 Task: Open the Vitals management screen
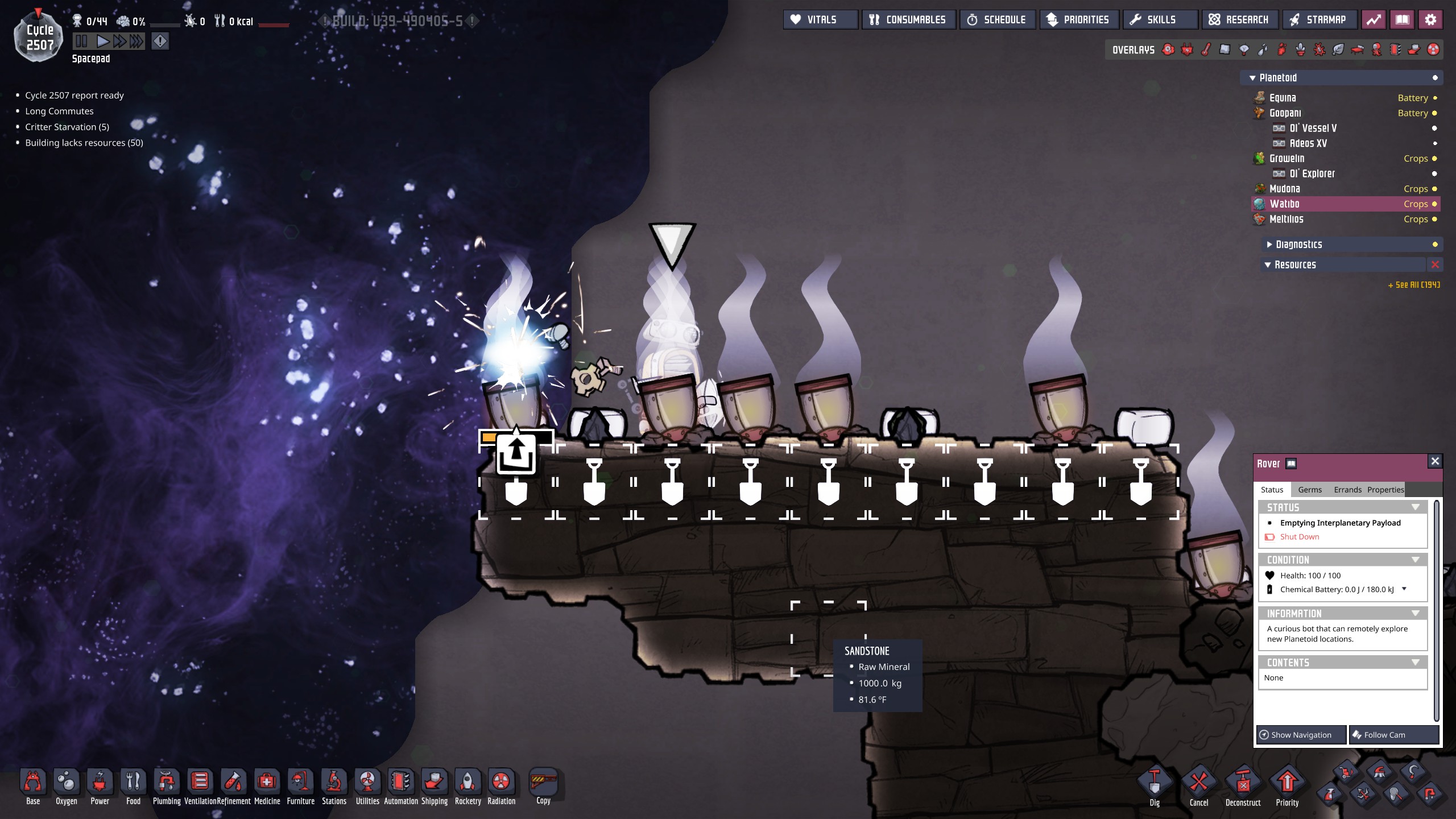coord(820,20)
